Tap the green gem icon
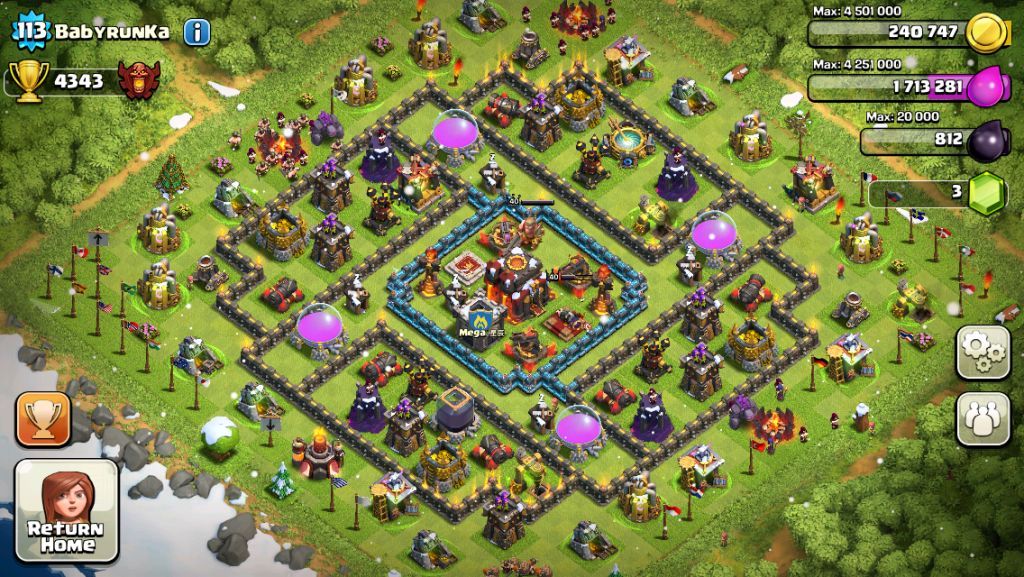The height and width of the screenshot is (577, 1024). pyautogui.click(x=989, y=192)
